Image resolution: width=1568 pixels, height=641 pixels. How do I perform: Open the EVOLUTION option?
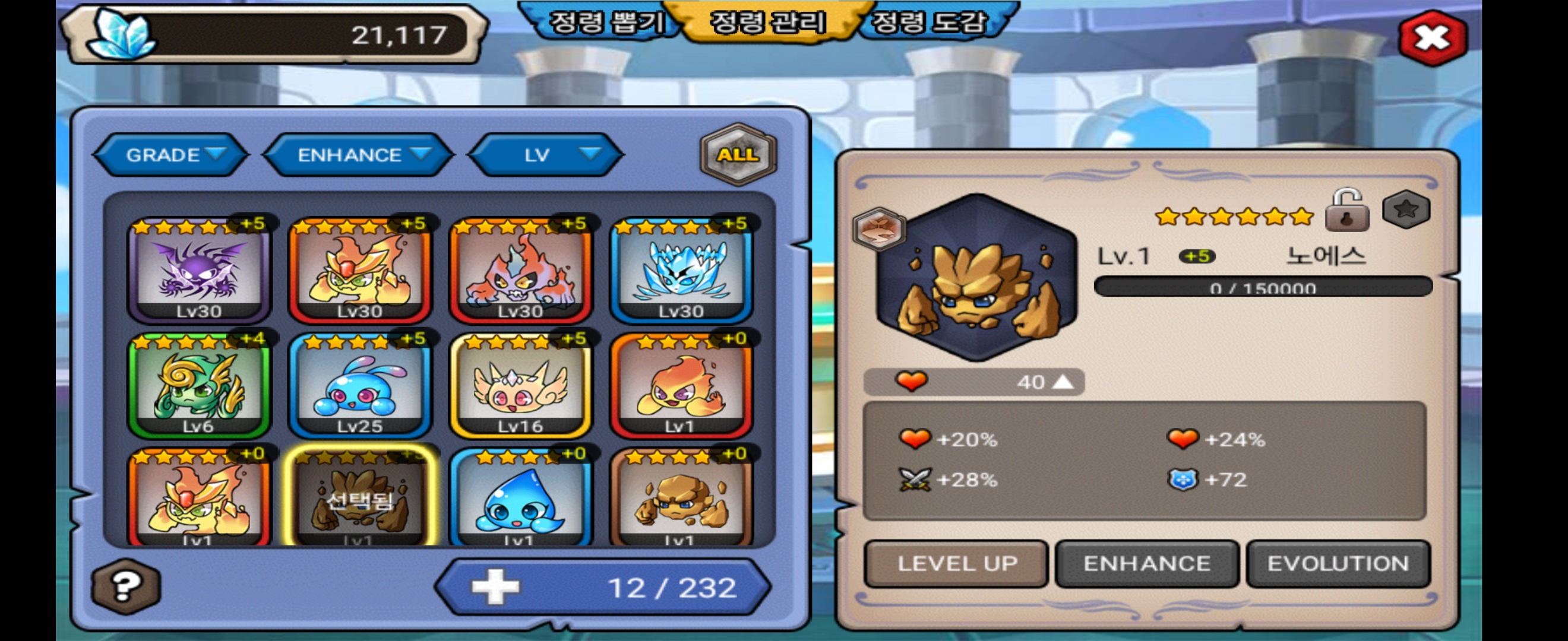tap(1338, 564)
